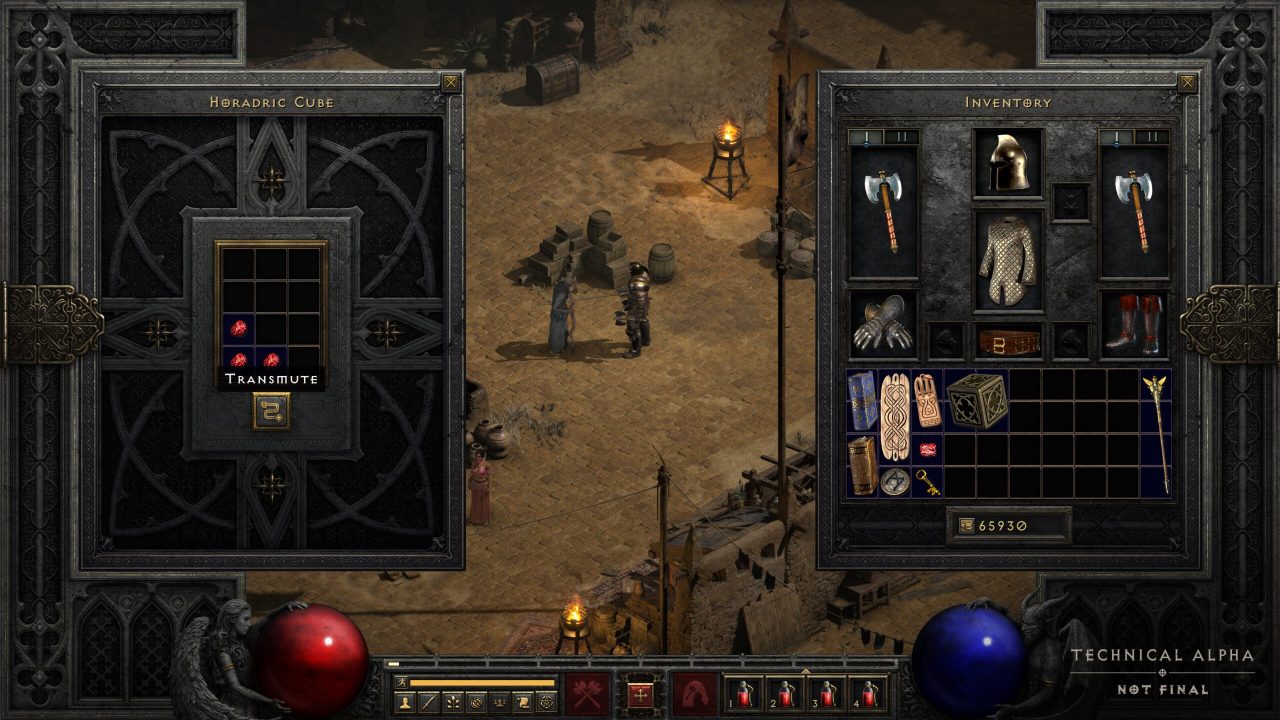The height and width of the screenshot is (720, 1280).
Task: Click the Transmute button
Action: [x=272, y=378]
